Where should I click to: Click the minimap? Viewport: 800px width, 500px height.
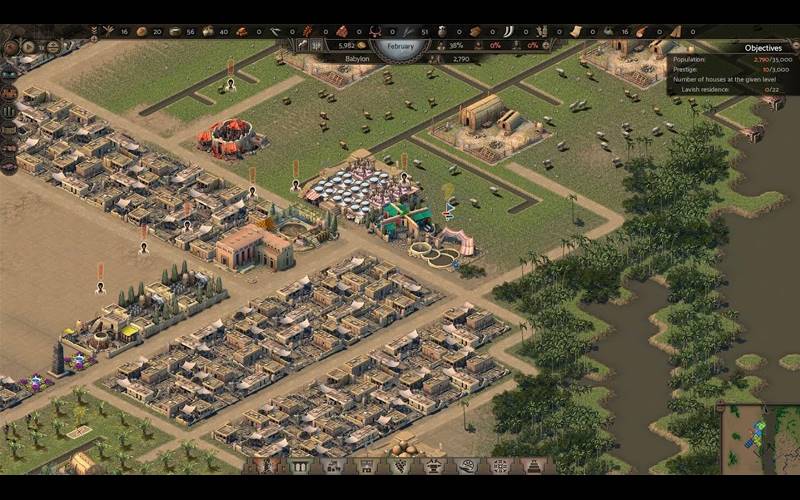pos(757,438)
